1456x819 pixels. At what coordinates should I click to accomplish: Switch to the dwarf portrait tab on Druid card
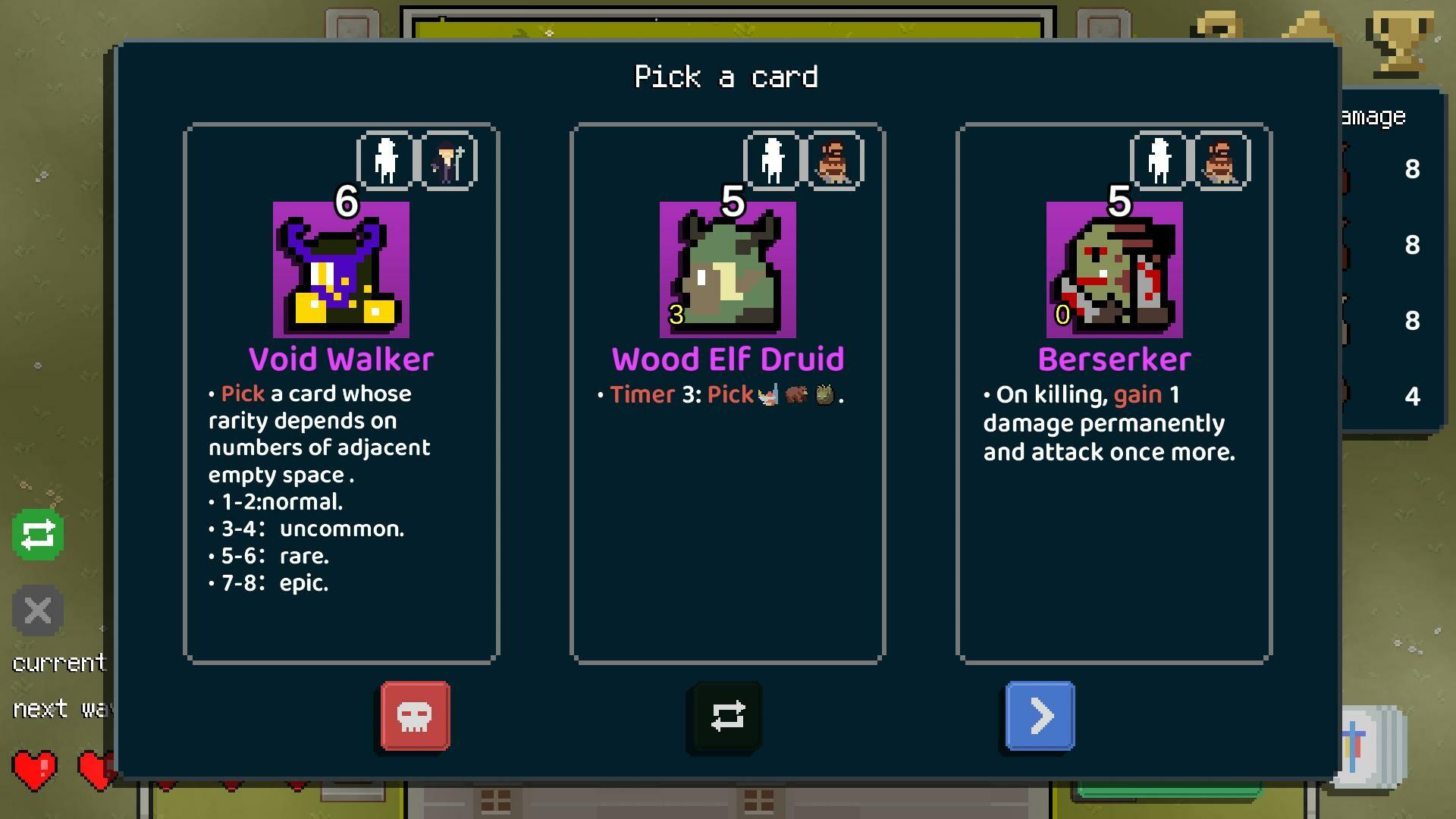[x=834, y=158]
